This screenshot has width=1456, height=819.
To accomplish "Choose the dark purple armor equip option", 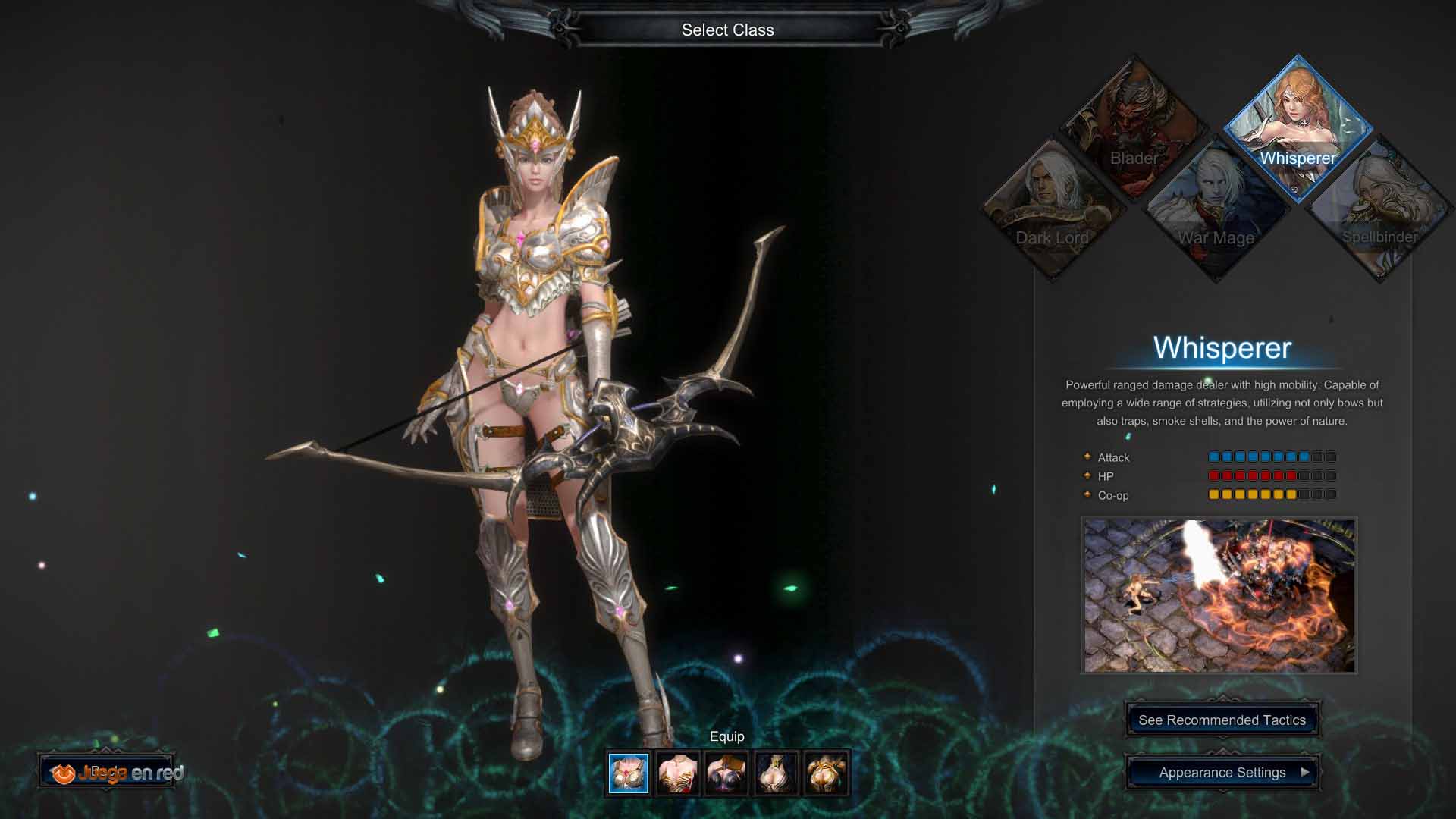I will point(726,773).
